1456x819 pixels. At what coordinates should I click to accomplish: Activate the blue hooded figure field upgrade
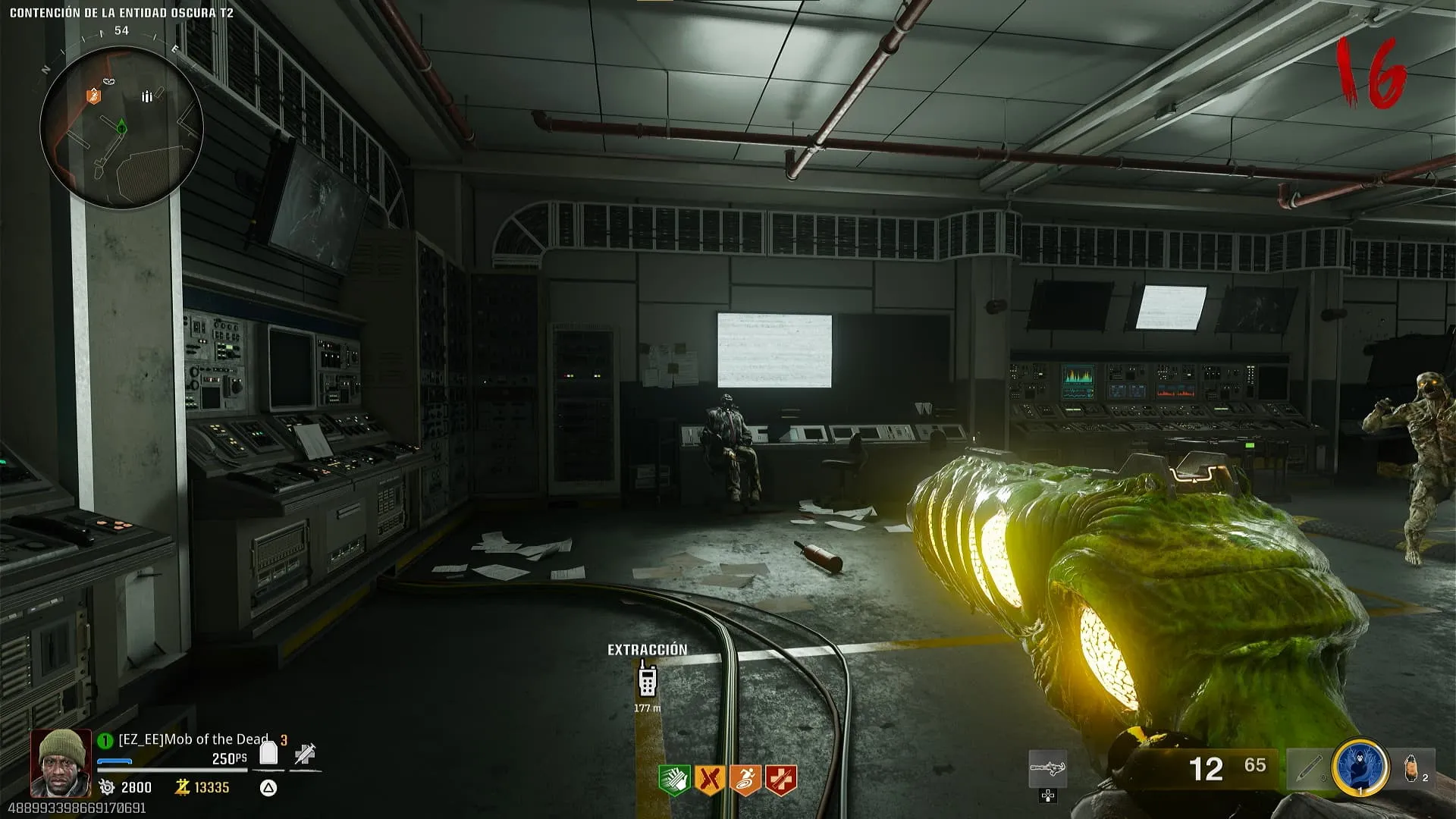coord(1360,767)
